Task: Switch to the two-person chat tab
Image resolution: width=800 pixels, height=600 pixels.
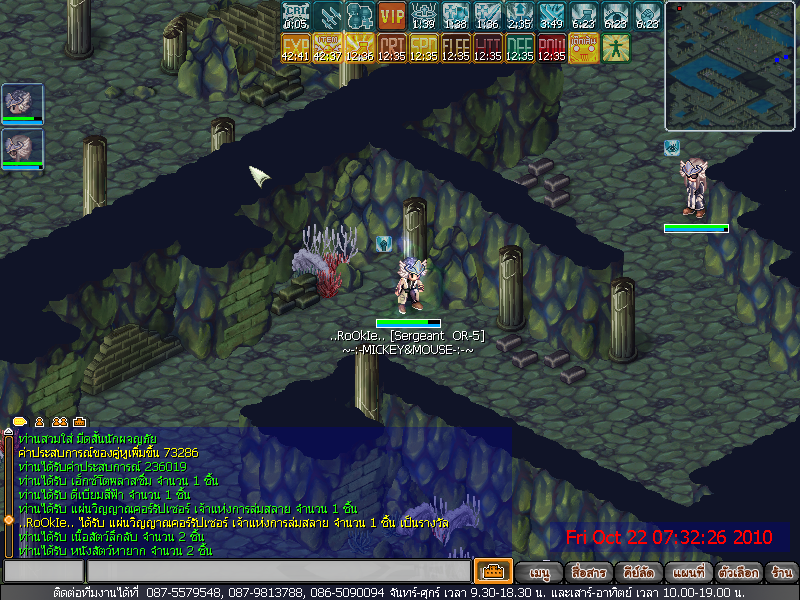Action: (x=59, y=422)
